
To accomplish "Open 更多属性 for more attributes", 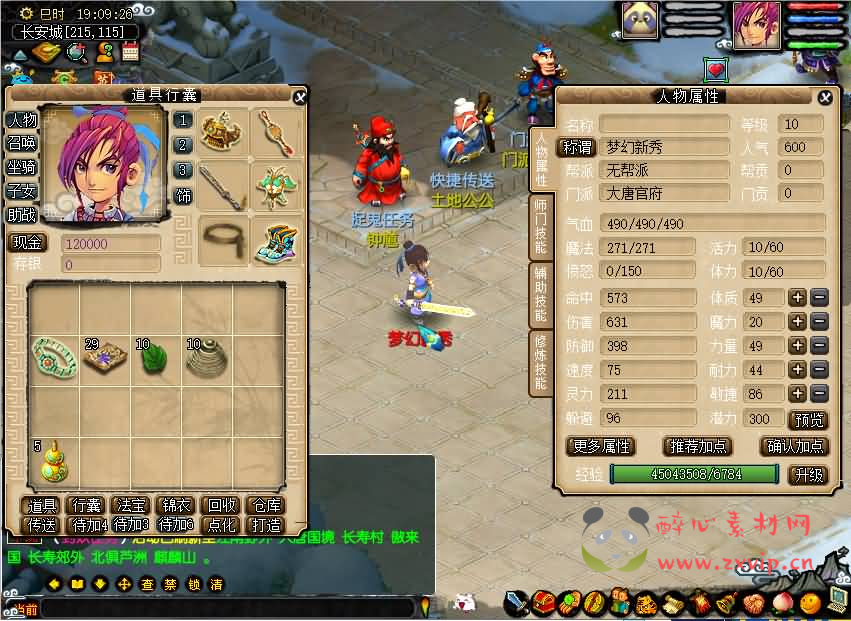I will [600, 446].
